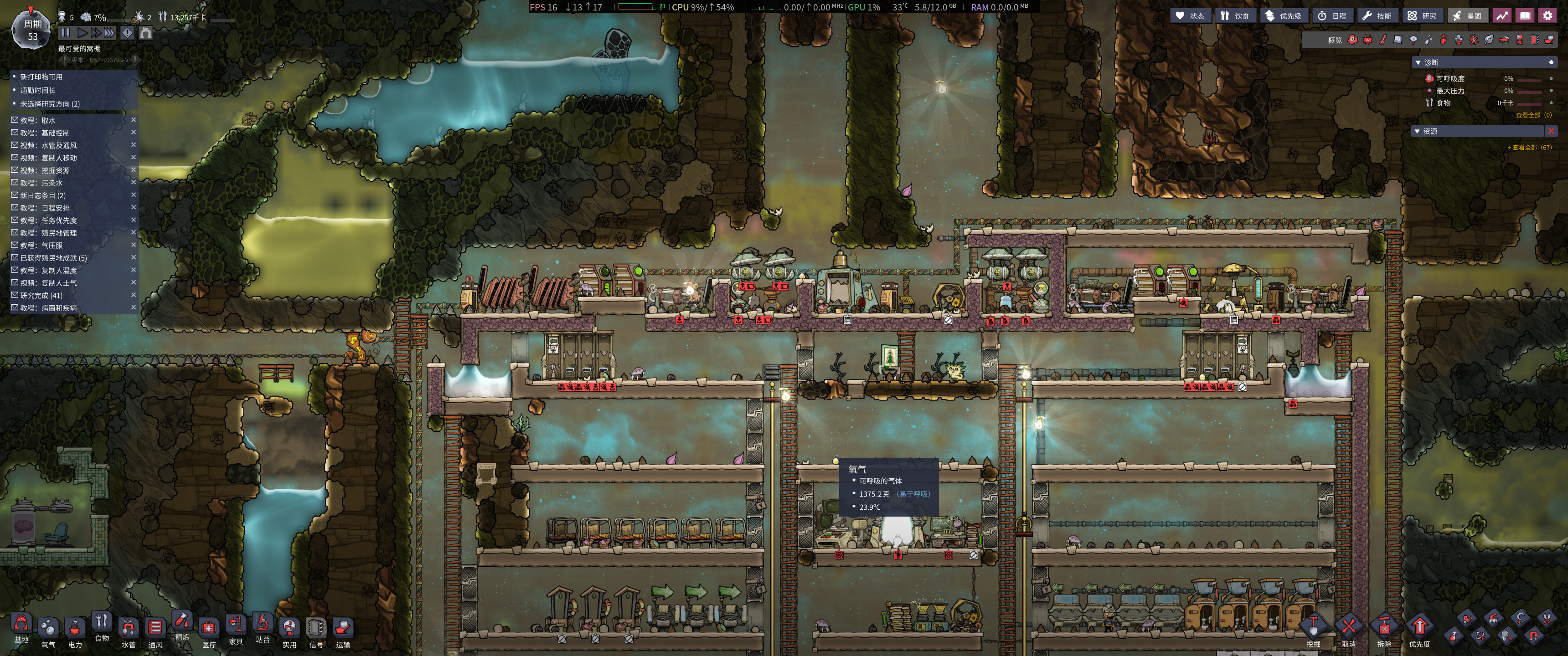Set game speed to fastest triple arrows

[109, 33]
